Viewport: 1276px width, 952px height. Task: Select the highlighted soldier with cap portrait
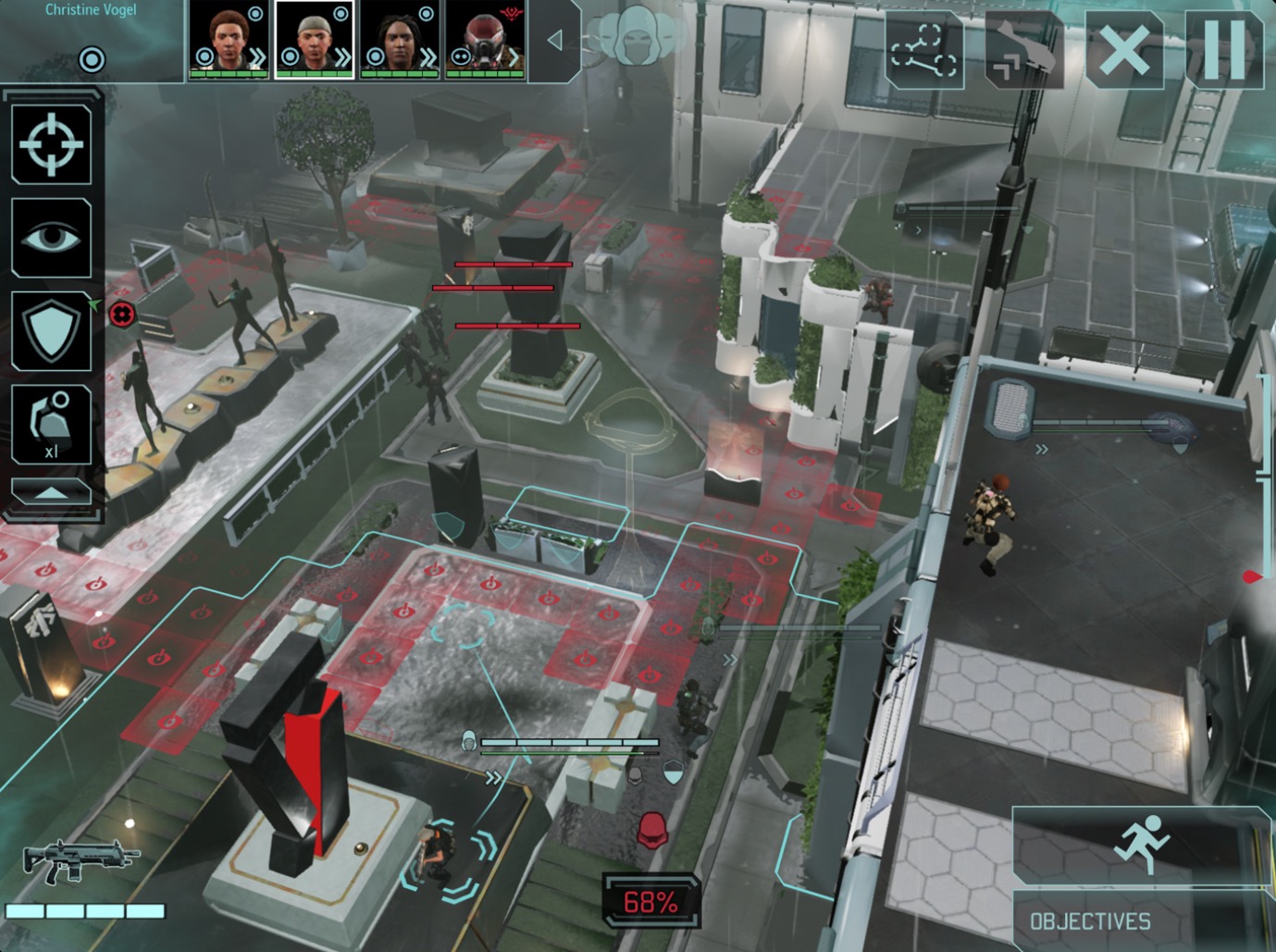pyautogui.click(x=315, y=40)
